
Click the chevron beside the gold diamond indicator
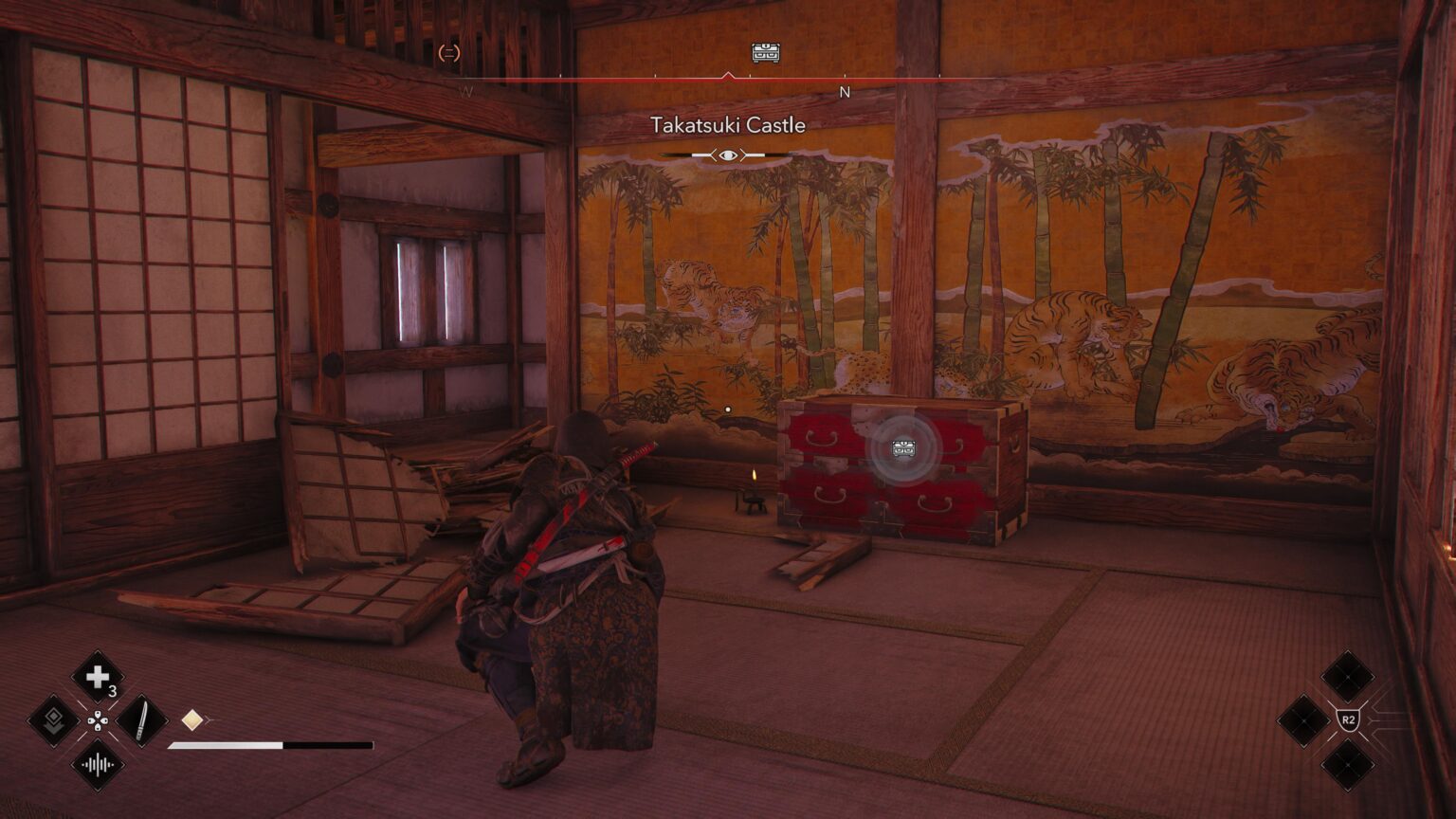tap(209, 718)
